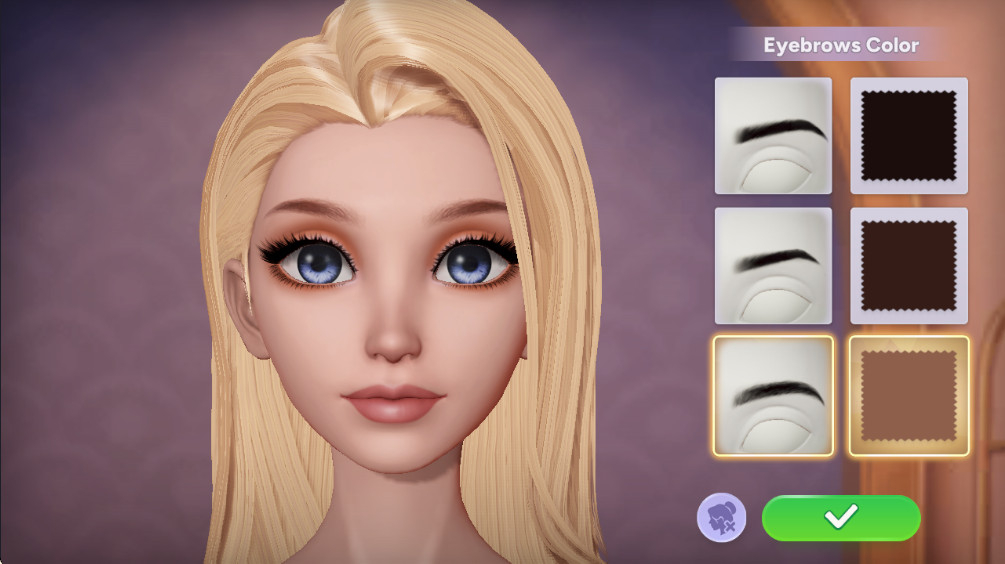The width and height of the screenshot is (1005, 564).
Task: Pick the highlighted straight eyebrow style
Action: tap(773, 395)
